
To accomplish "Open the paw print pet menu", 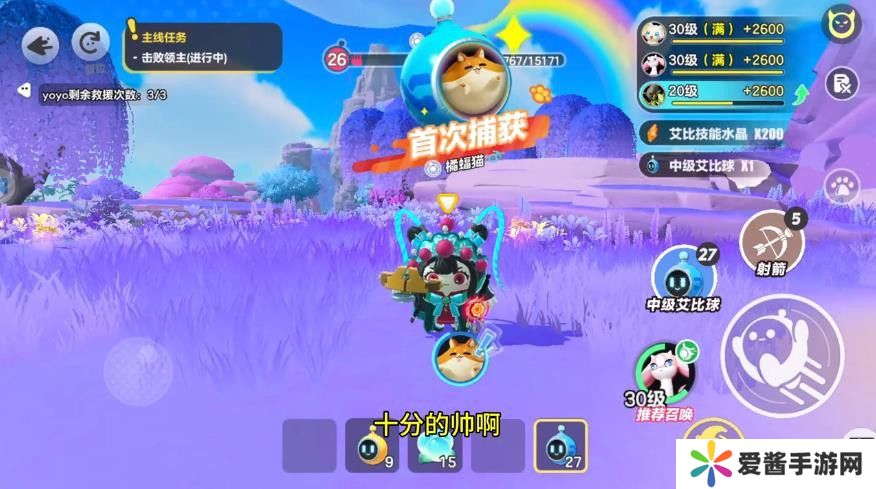I will [x=842, y=186].
